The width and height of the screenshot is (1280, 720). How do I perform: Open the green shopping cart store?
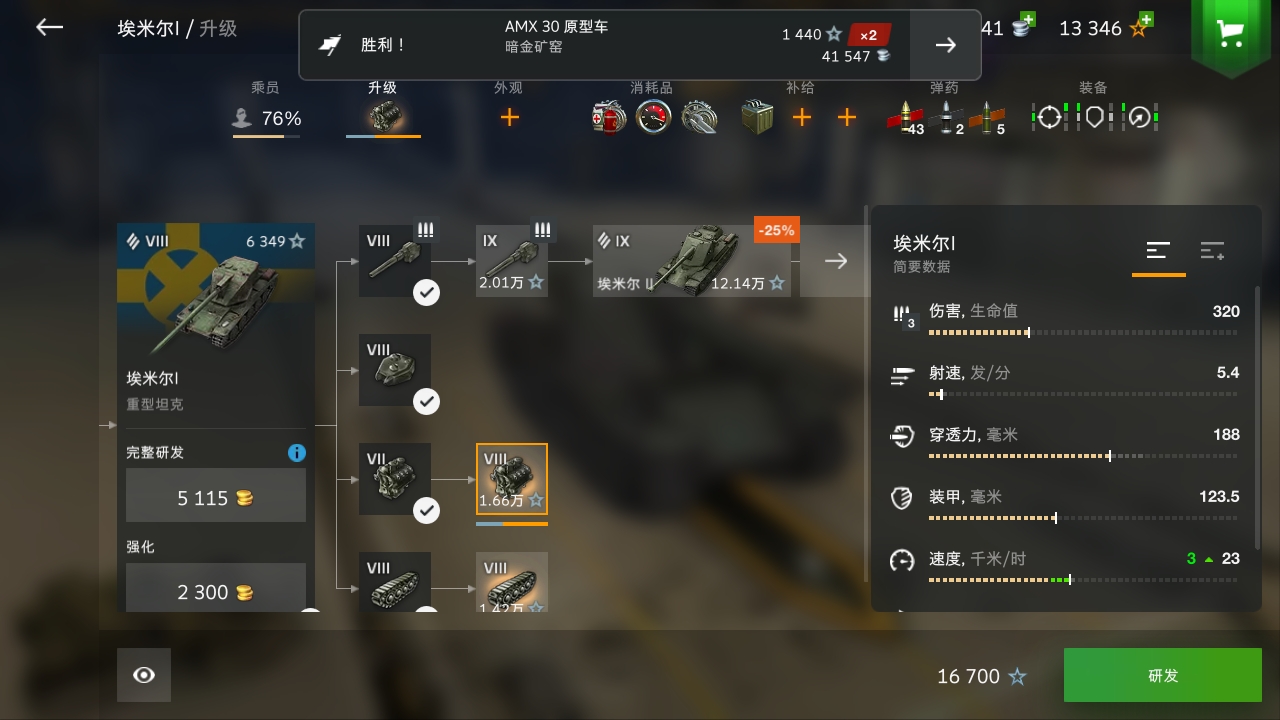[1230, 34]
